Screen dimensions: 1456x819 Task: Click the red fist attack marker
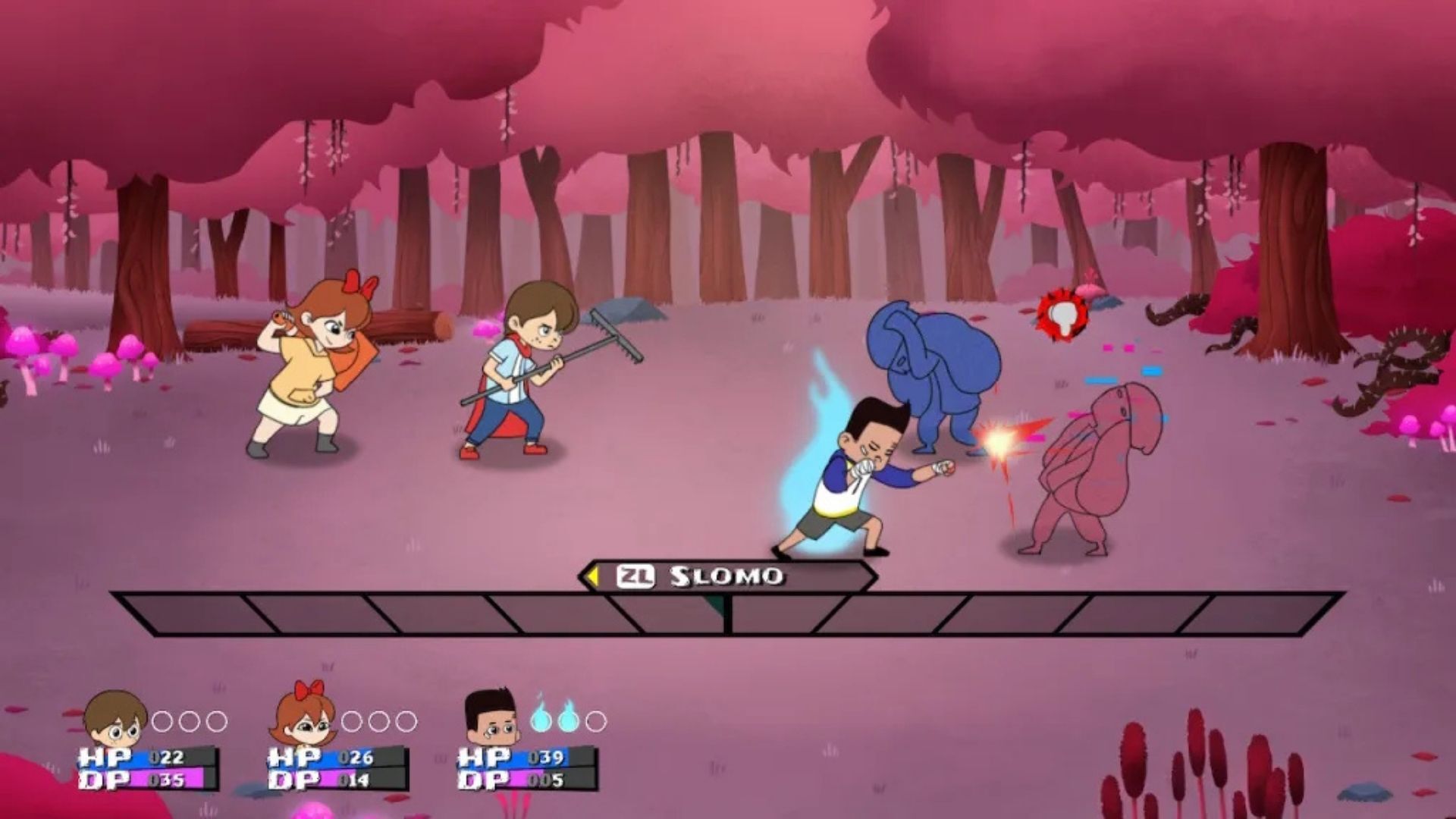[x=1063, y=314]
